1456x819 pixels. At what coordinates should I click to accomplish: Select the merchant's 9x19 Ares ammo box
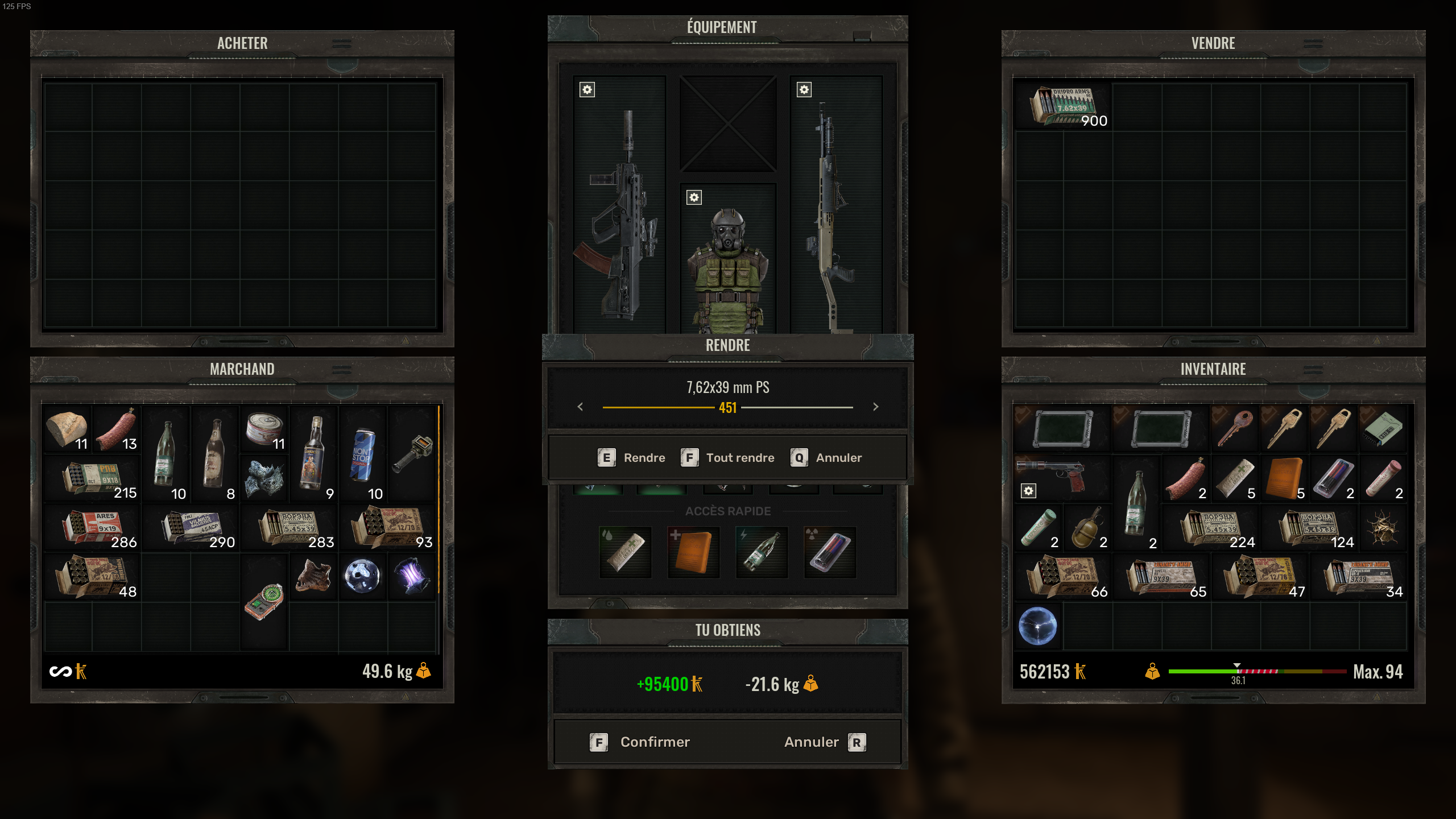click(x=93, y=527)
